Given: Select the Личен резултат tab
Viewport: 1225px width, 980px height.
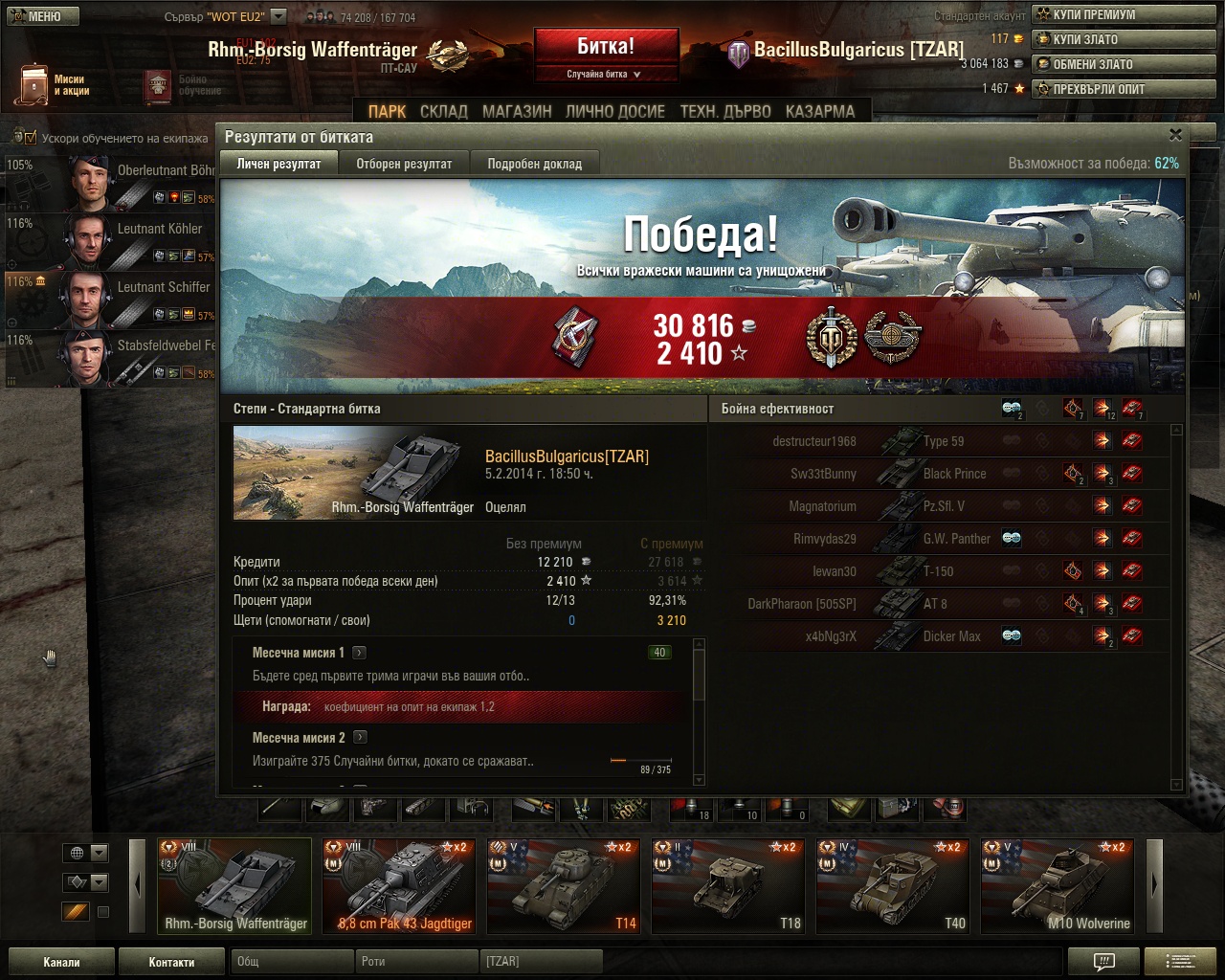Looking at the screenshot, I should 278,164.
